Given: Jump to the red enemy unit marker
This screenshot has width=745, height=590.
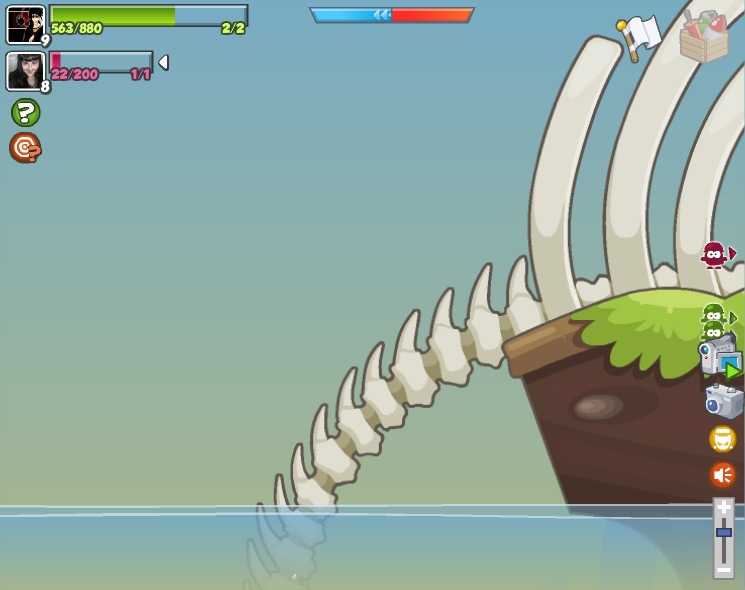Looking at the screenshot, I should click(x=714, y=255).
